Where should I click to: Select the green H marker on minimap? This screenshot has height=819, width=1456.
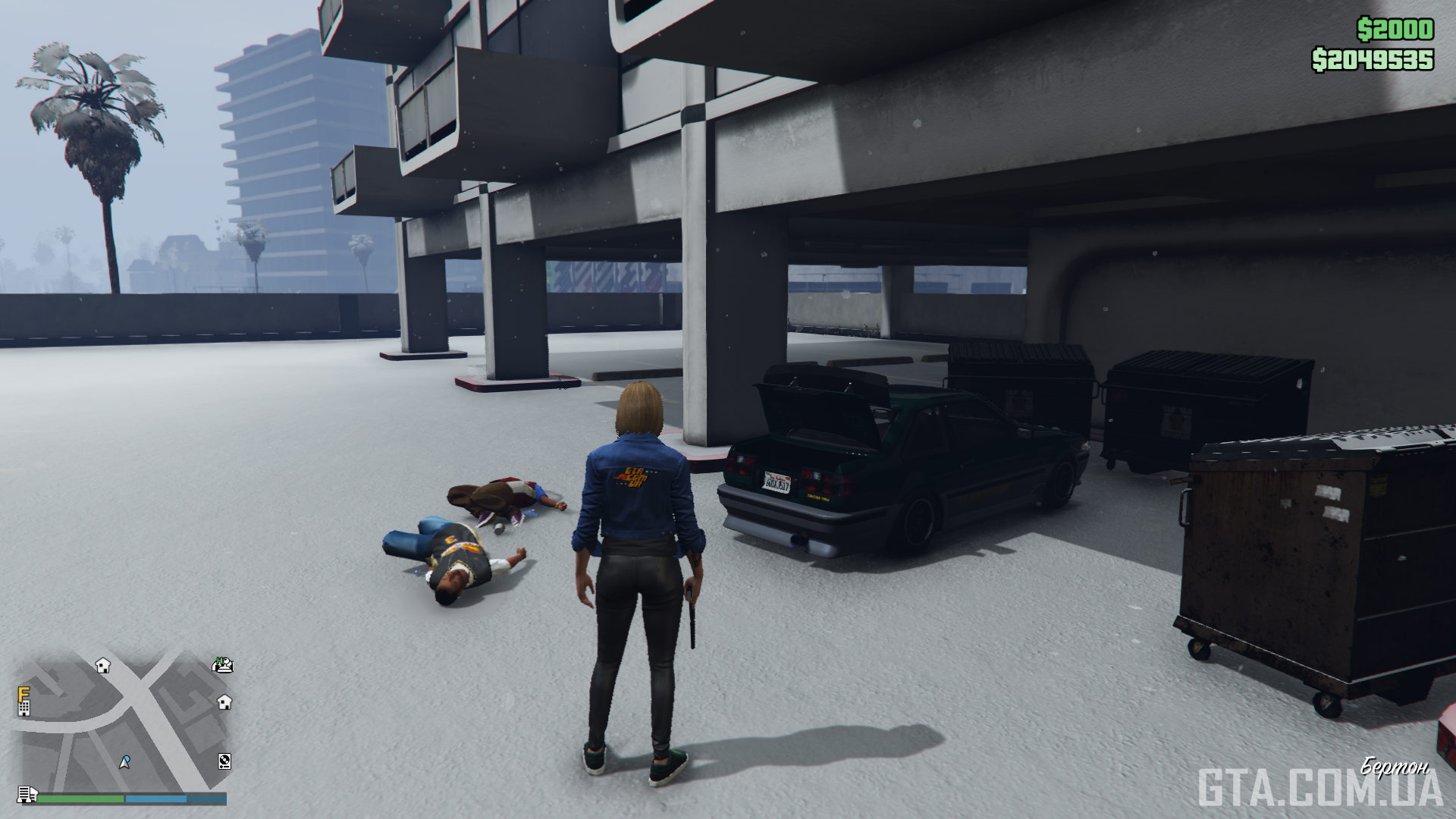[222, 665]
